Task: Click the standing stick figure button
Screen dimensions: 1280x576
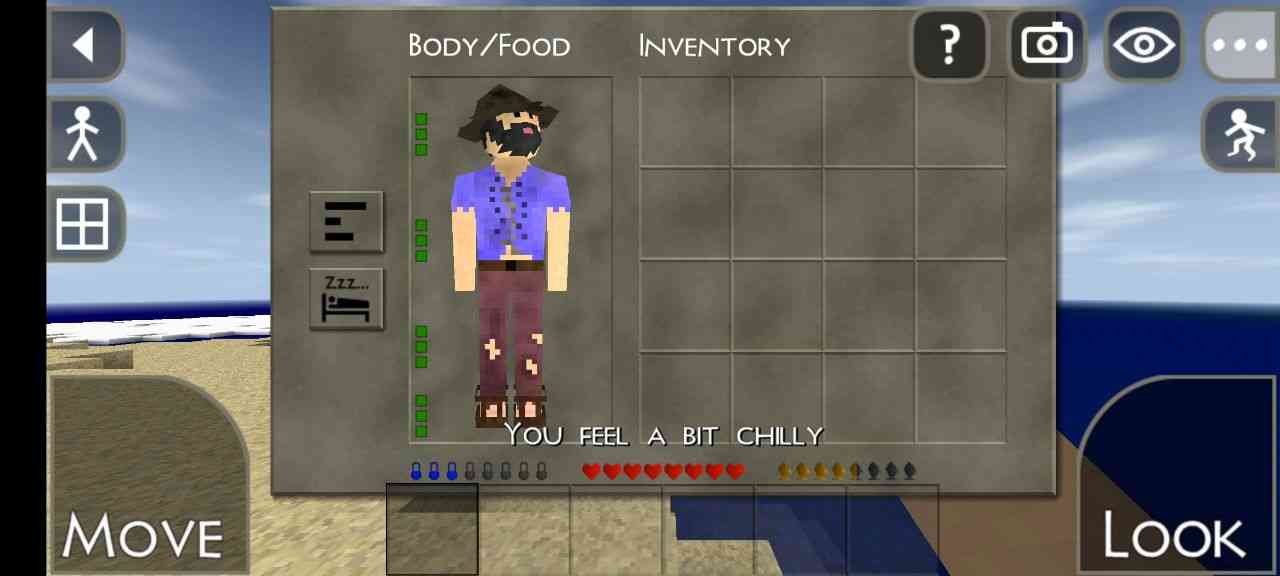Action: pos(84,134)
